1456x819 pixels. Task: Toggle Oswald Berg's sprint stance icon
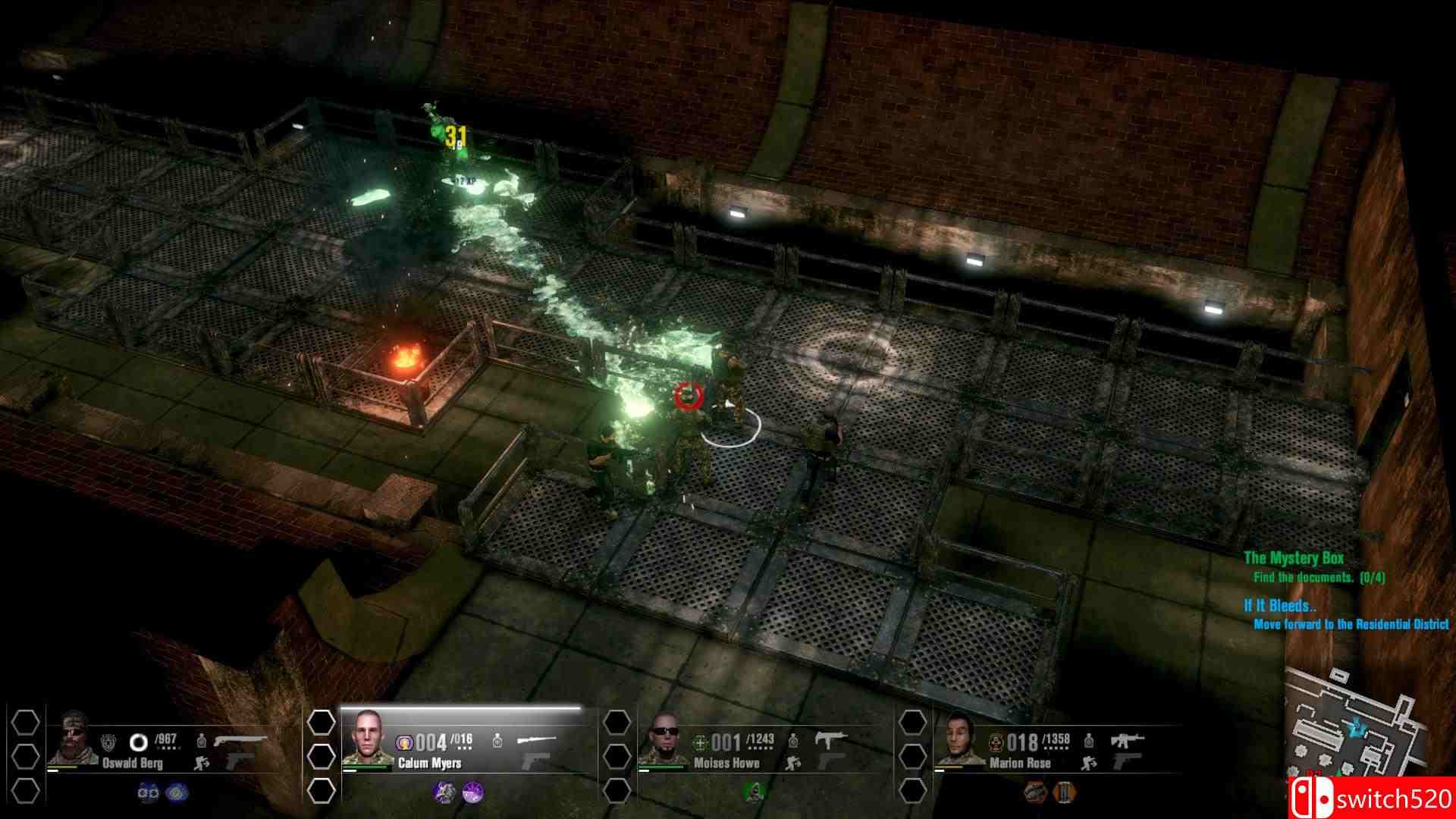click(x=201, y=762)
